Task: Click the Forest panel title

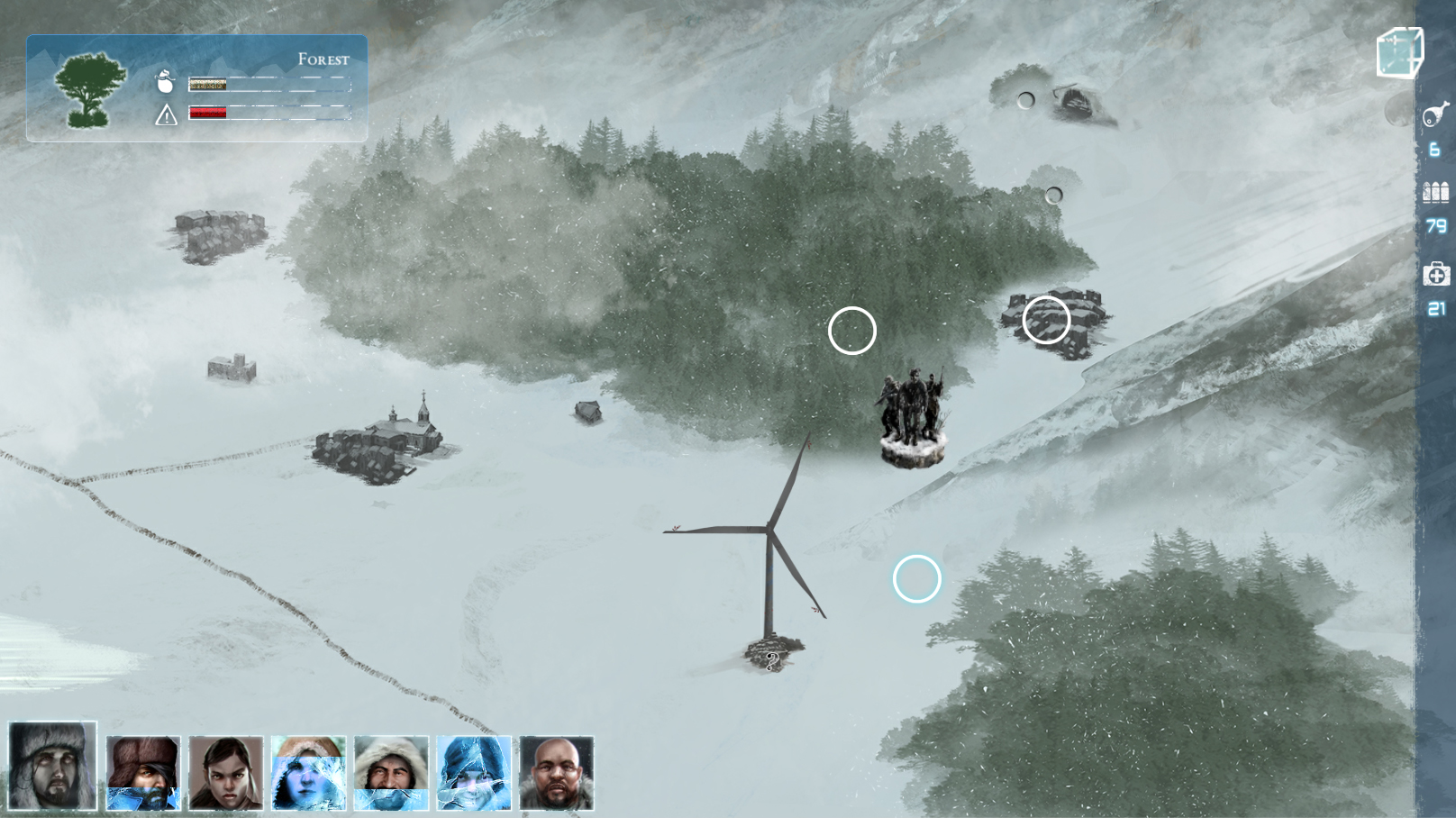Action: coord(324,59)
